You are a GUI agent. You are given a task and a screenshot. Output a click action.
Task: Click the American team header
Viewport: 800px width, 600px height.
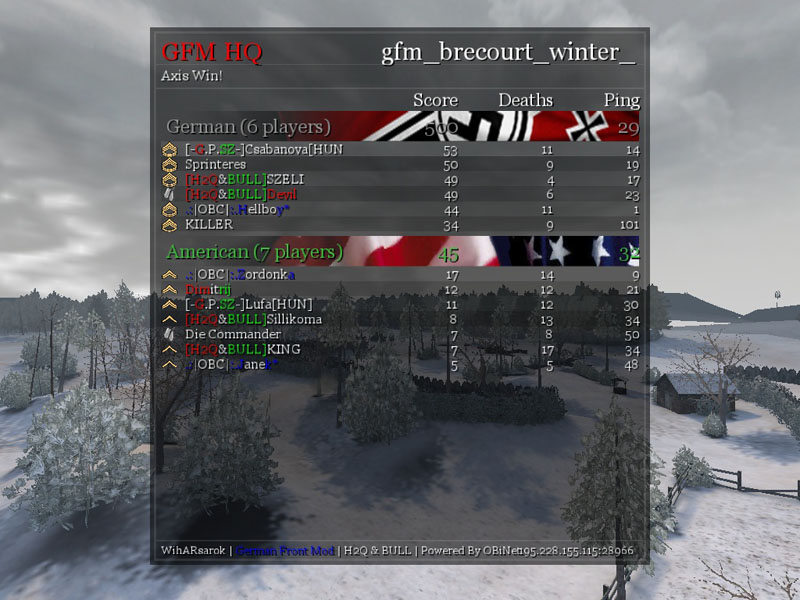(254, 252)
